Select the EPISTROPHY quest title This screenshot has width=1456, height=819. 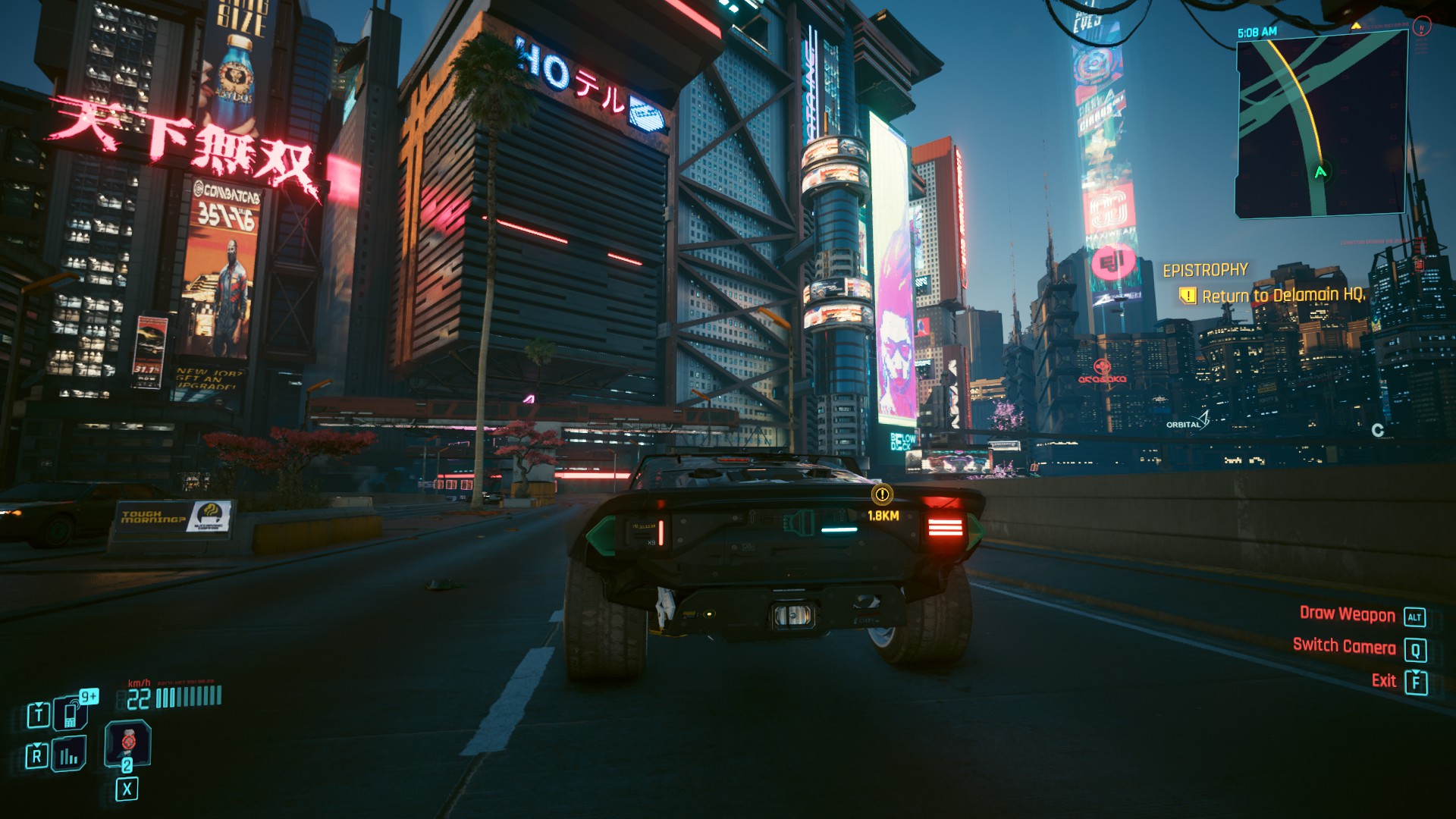[1206, 270]
